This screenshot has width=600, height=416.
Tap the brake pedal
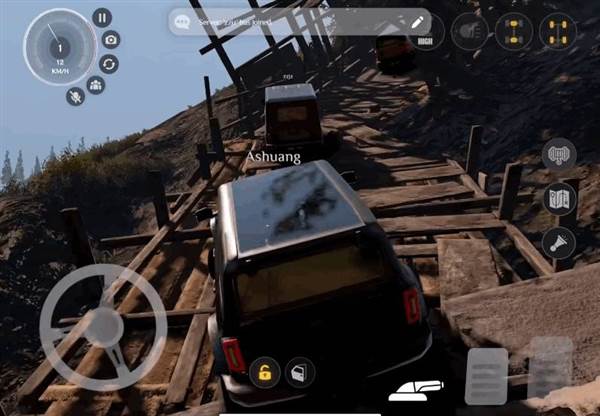487,377
